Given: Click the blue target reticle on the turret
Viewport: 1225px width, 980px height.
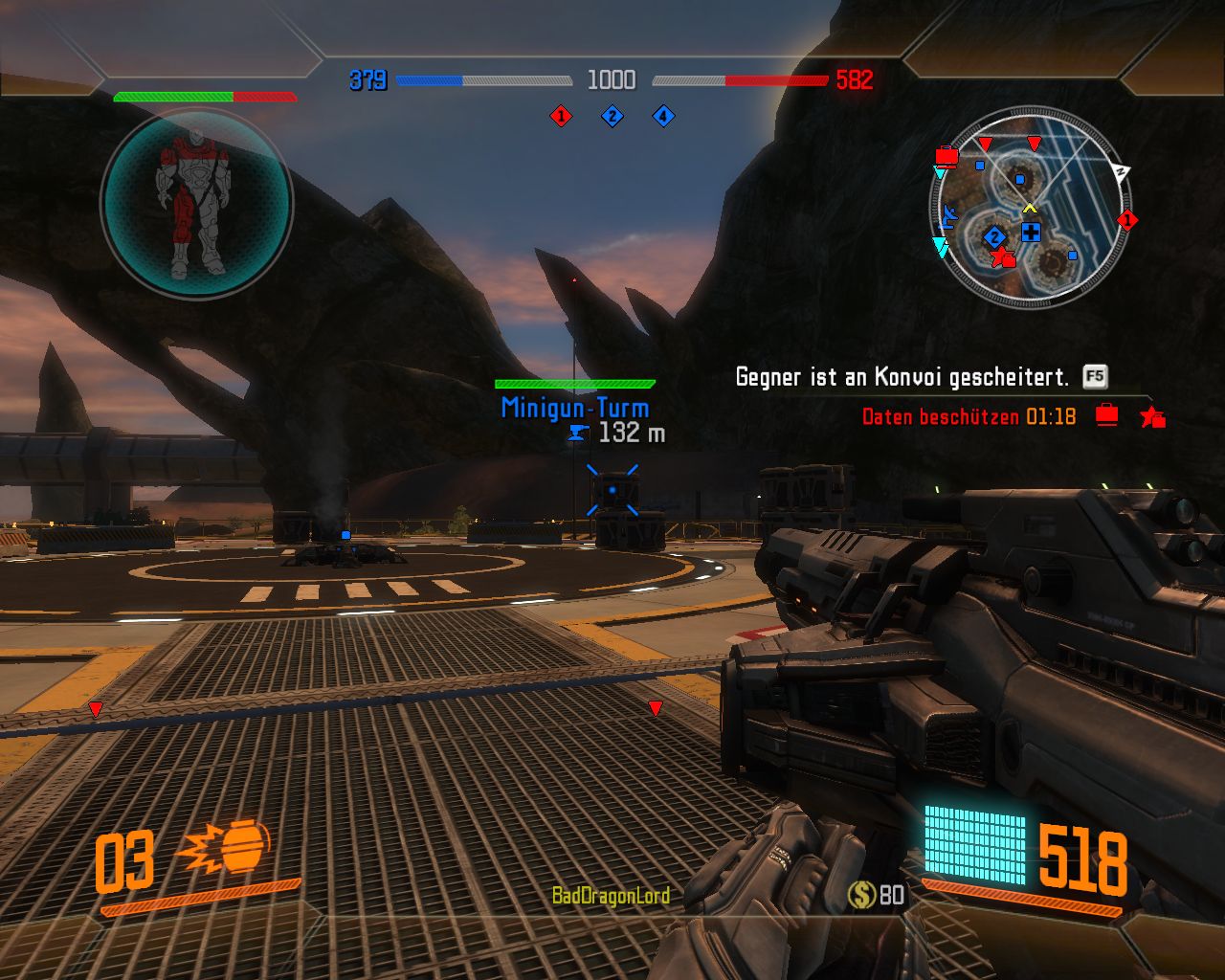Looking at the screenshot, I should (x=612, y=490).
